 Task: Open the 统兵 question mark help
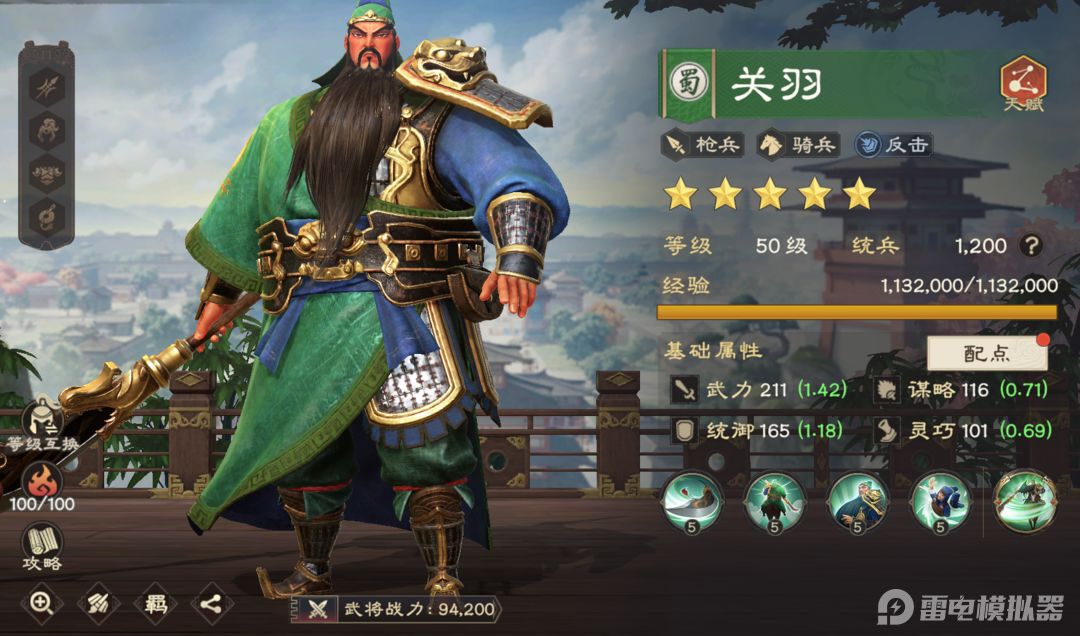1030,246
